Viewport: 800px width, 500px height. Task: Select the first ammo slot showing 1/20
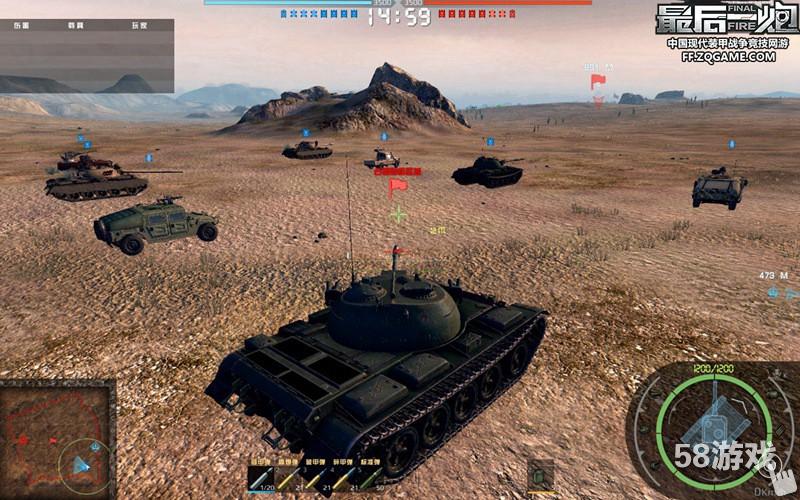[x=262, y=477]
